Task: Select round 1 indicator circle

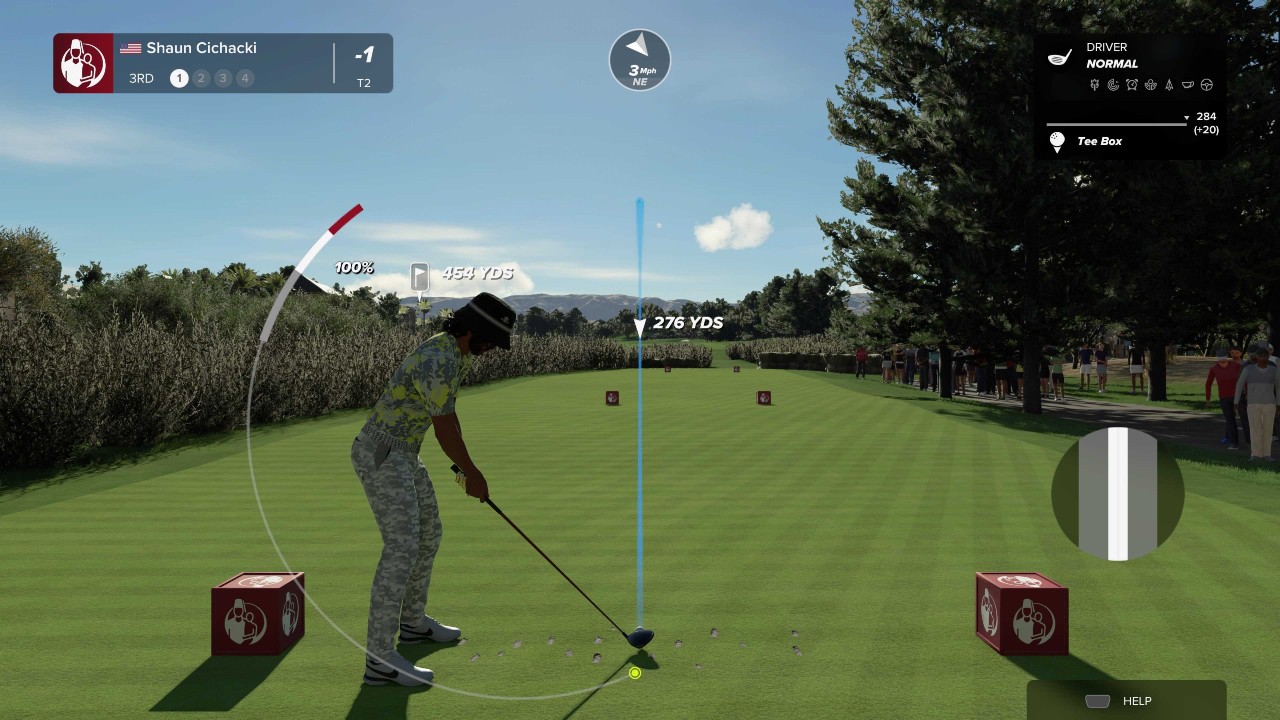Action: point(179,77)
